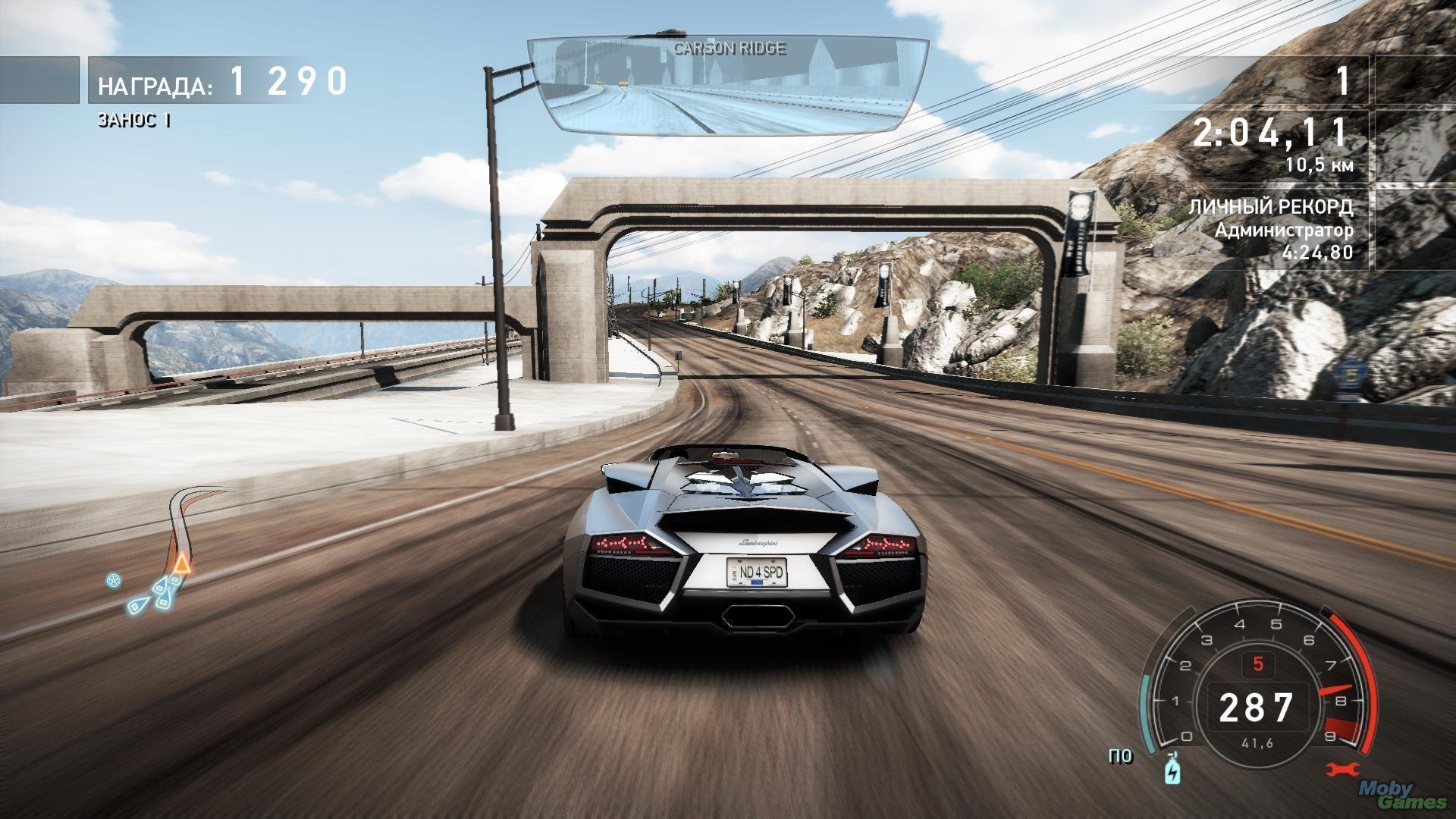Viewport: 1456px width, 819px height.
Task: Click the orange player arrow on minimap
Action: [180, 563]
